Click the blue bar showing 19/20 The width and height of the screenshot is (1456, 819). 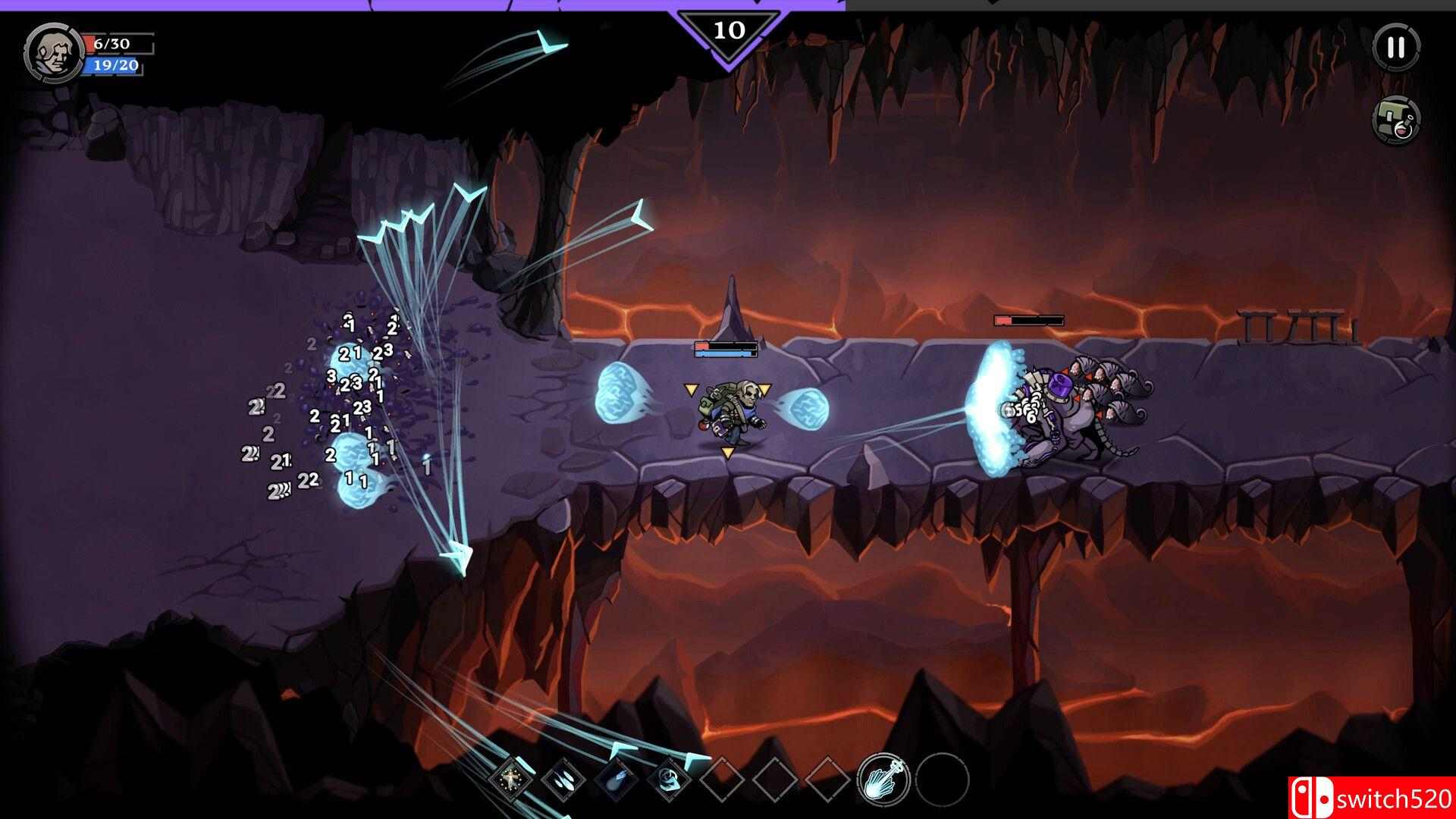point(111,67)
